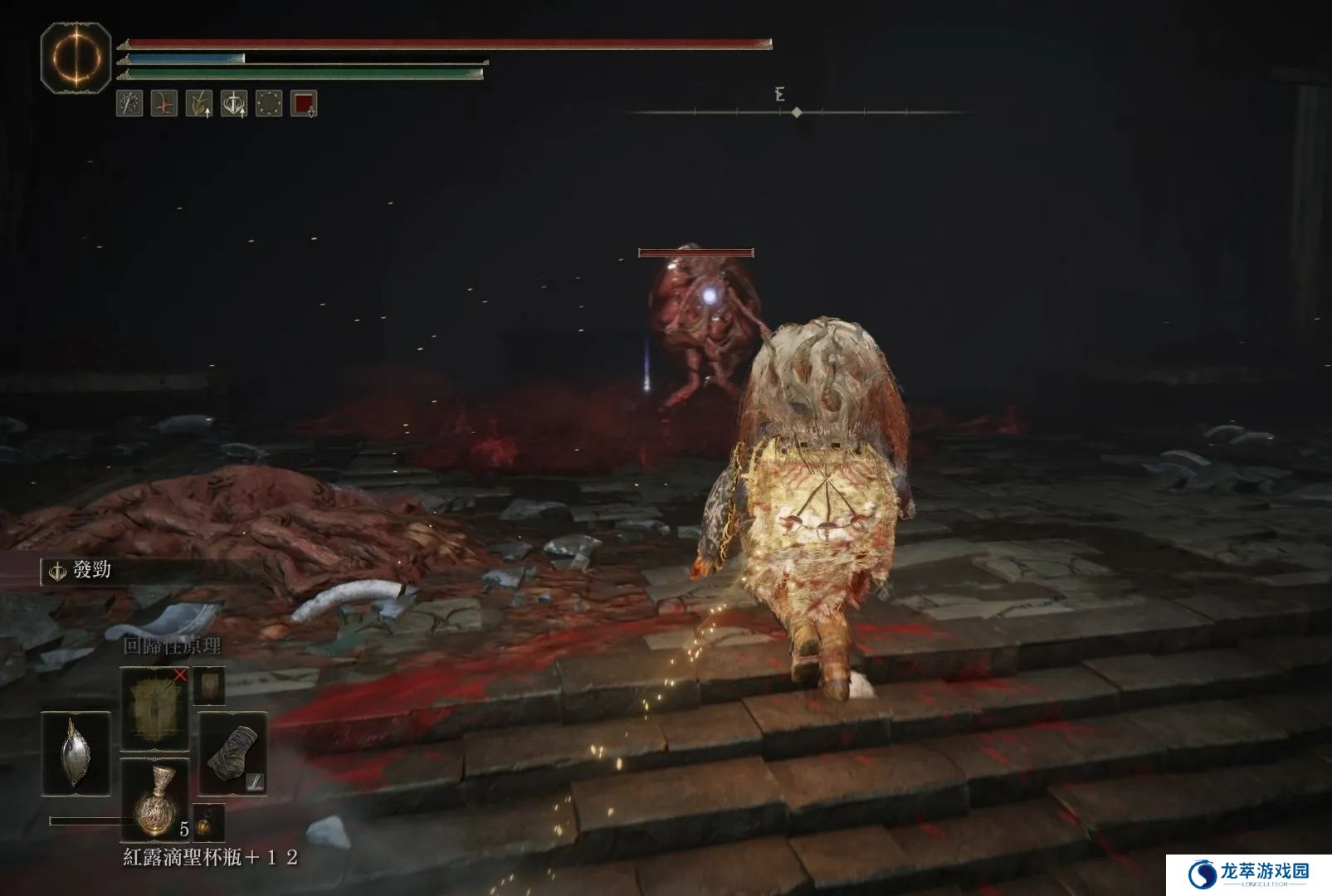The width and height of the screenshot is (1332, 896).
Task: Click the golden grass buff icon
Action: [x=199, y=104]
